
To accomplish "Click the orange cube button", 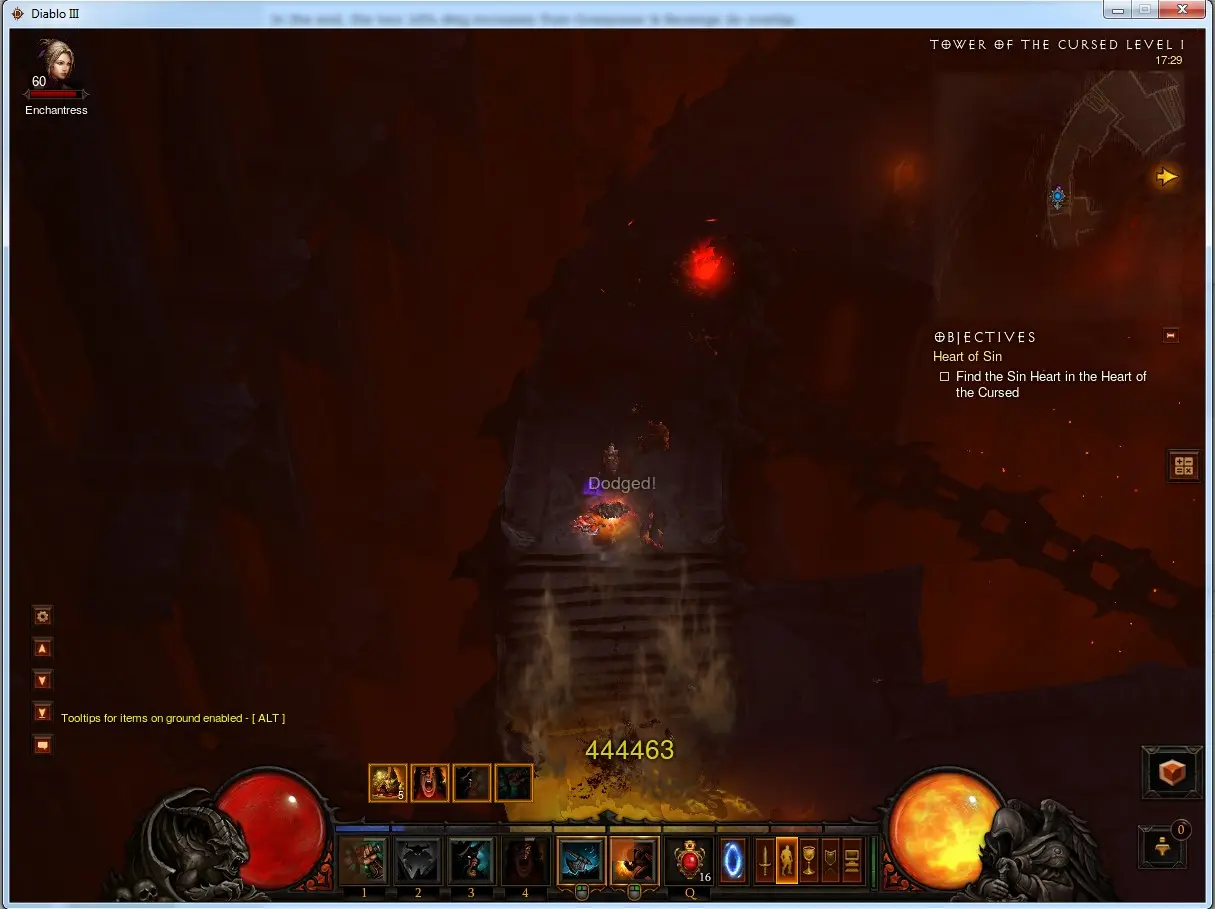I will click(1172, 772).
